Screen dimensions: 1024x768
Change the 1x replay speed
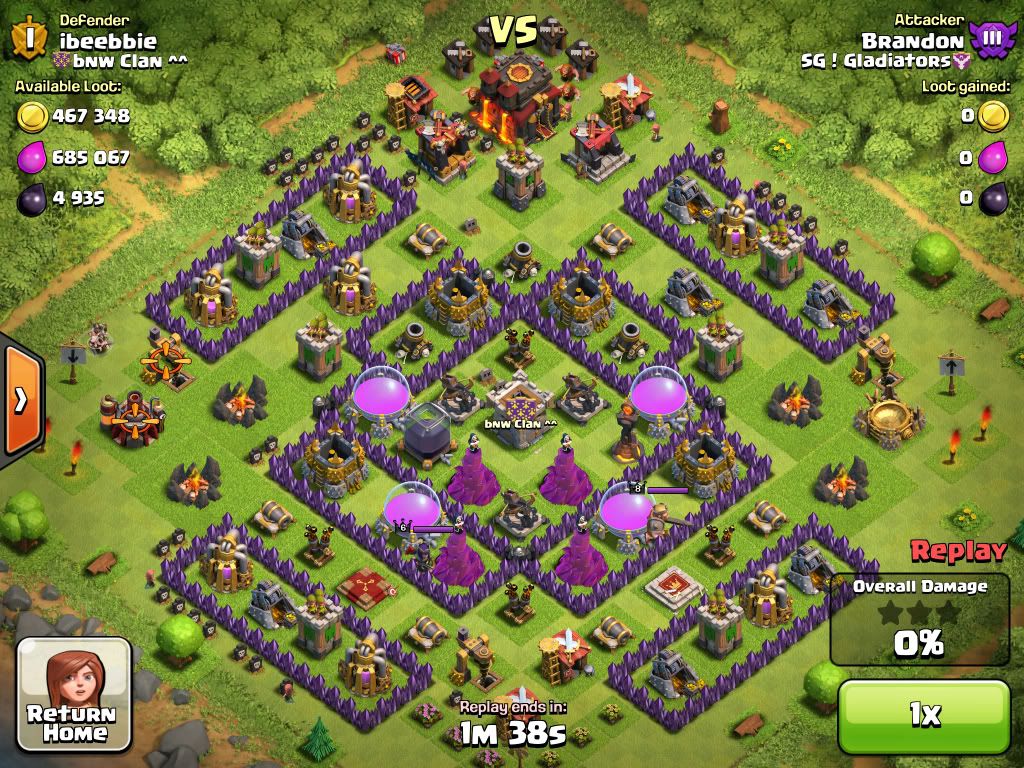924,714
